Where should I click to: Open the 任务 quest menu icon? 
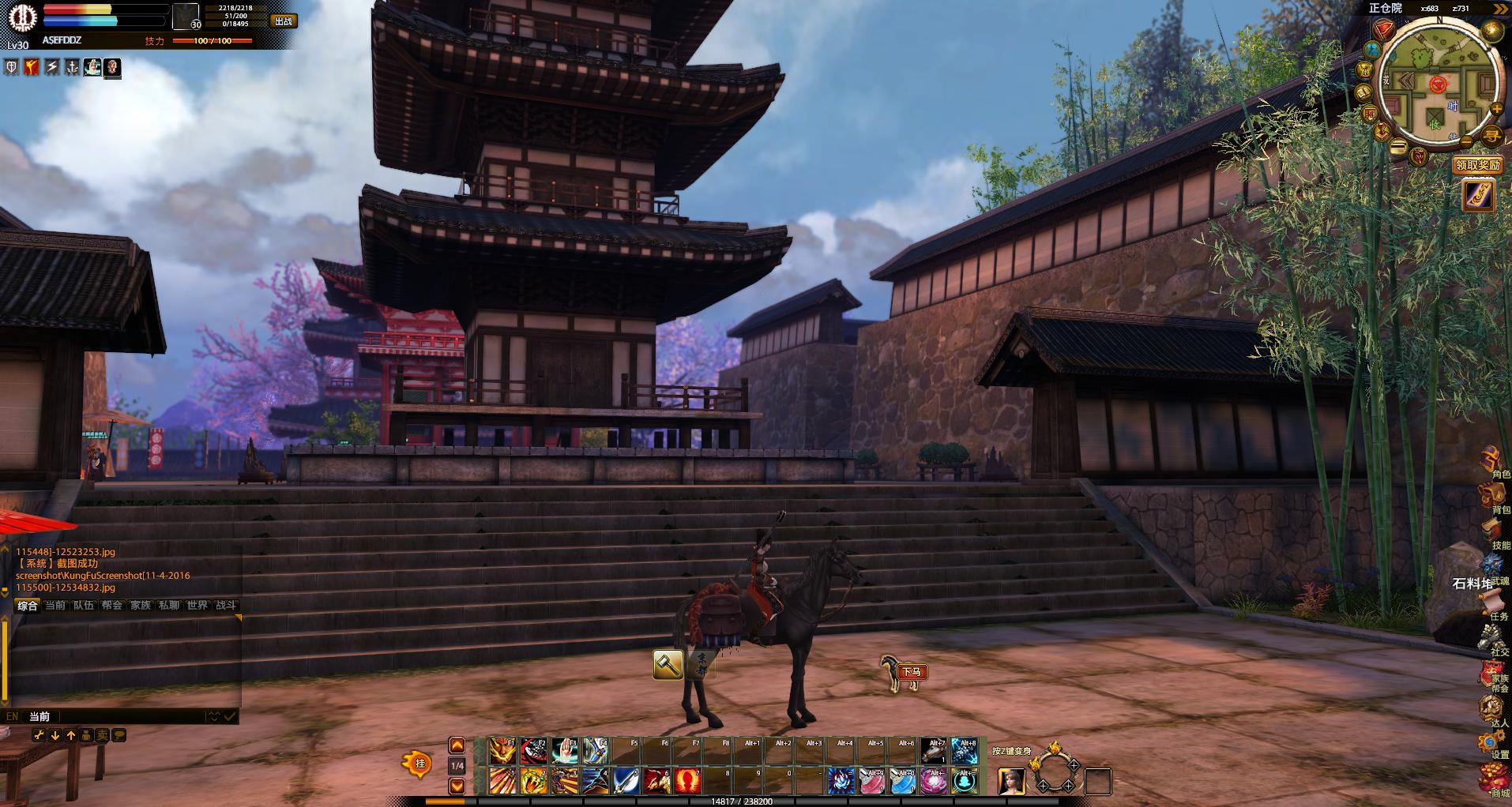click(1494, 606)
